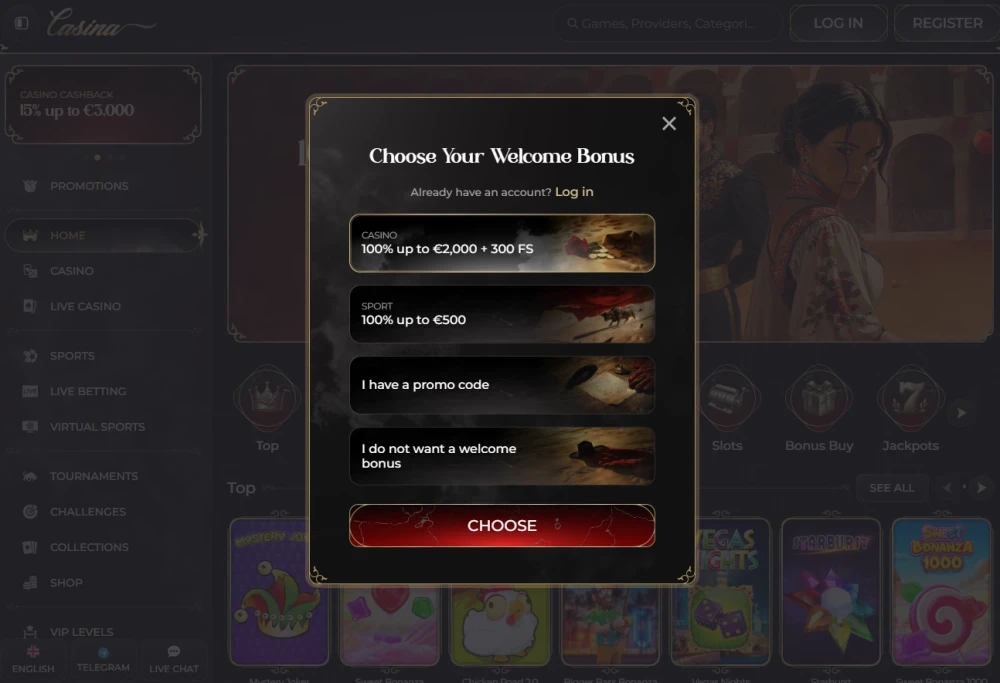Click SEE ALL for Top games
Viewport: 1000px width, 683px height.
(x=891, y=488)
